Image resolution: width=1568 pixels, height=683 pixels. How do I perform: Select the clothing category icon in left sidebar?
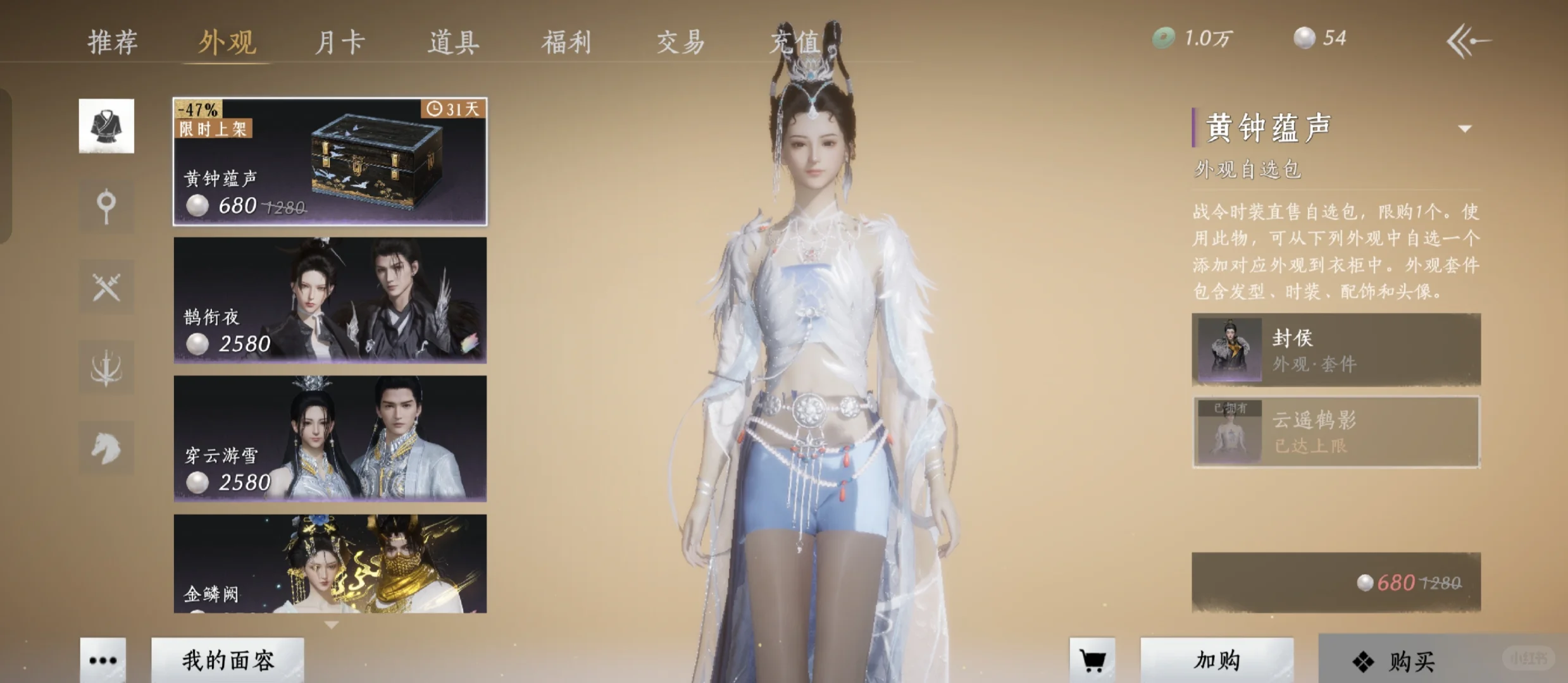(106, 125)
